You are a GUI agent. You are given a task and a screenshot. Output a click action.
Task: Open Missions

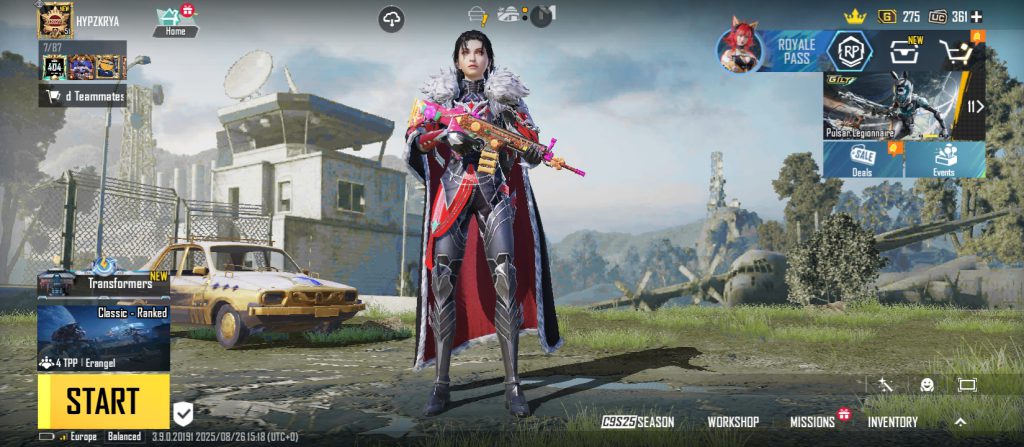pyautogui.click(x=812, y=422)
